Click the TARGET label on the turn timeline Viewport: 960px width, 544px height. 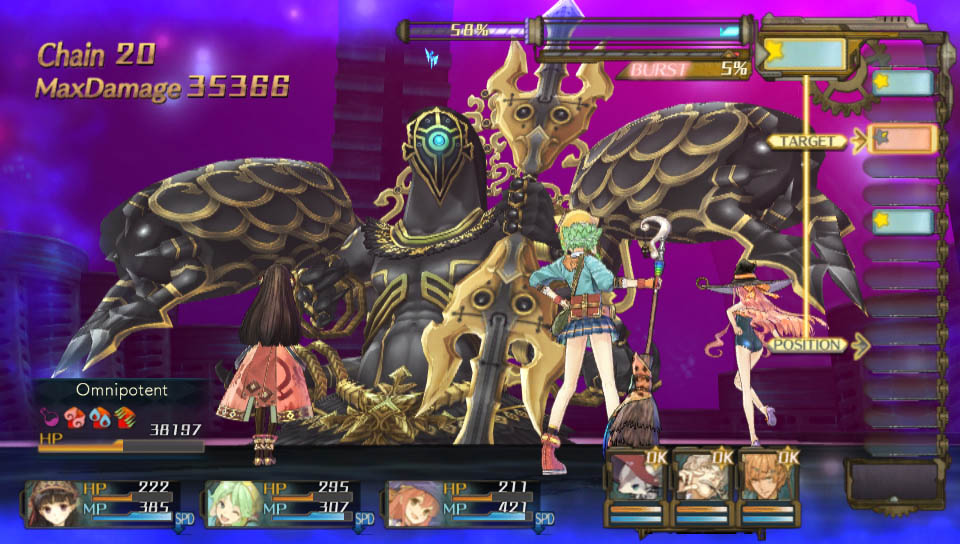(806, 142)
